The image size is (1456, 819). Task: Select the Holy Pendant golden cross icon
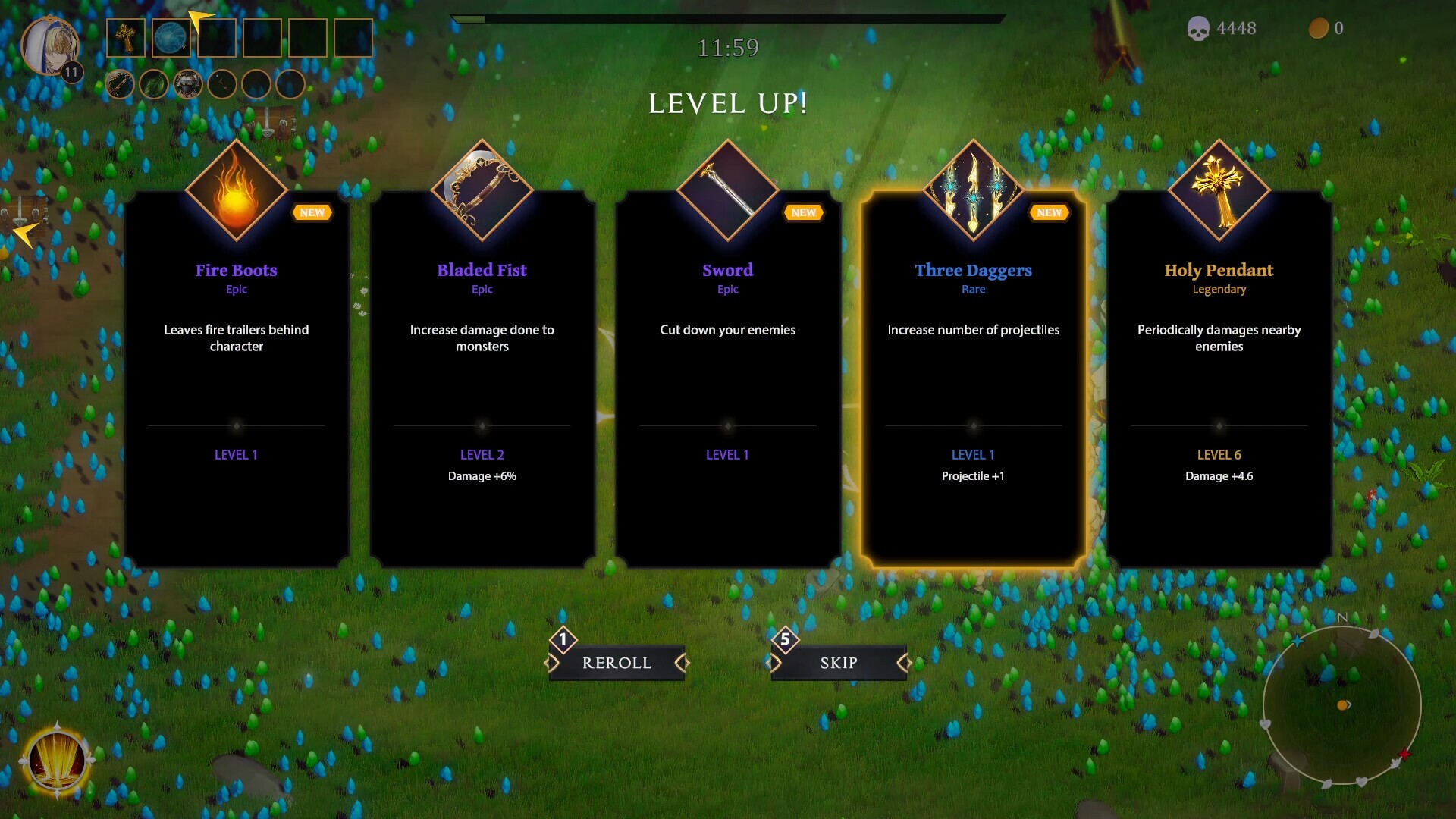tap(1219, 190)
